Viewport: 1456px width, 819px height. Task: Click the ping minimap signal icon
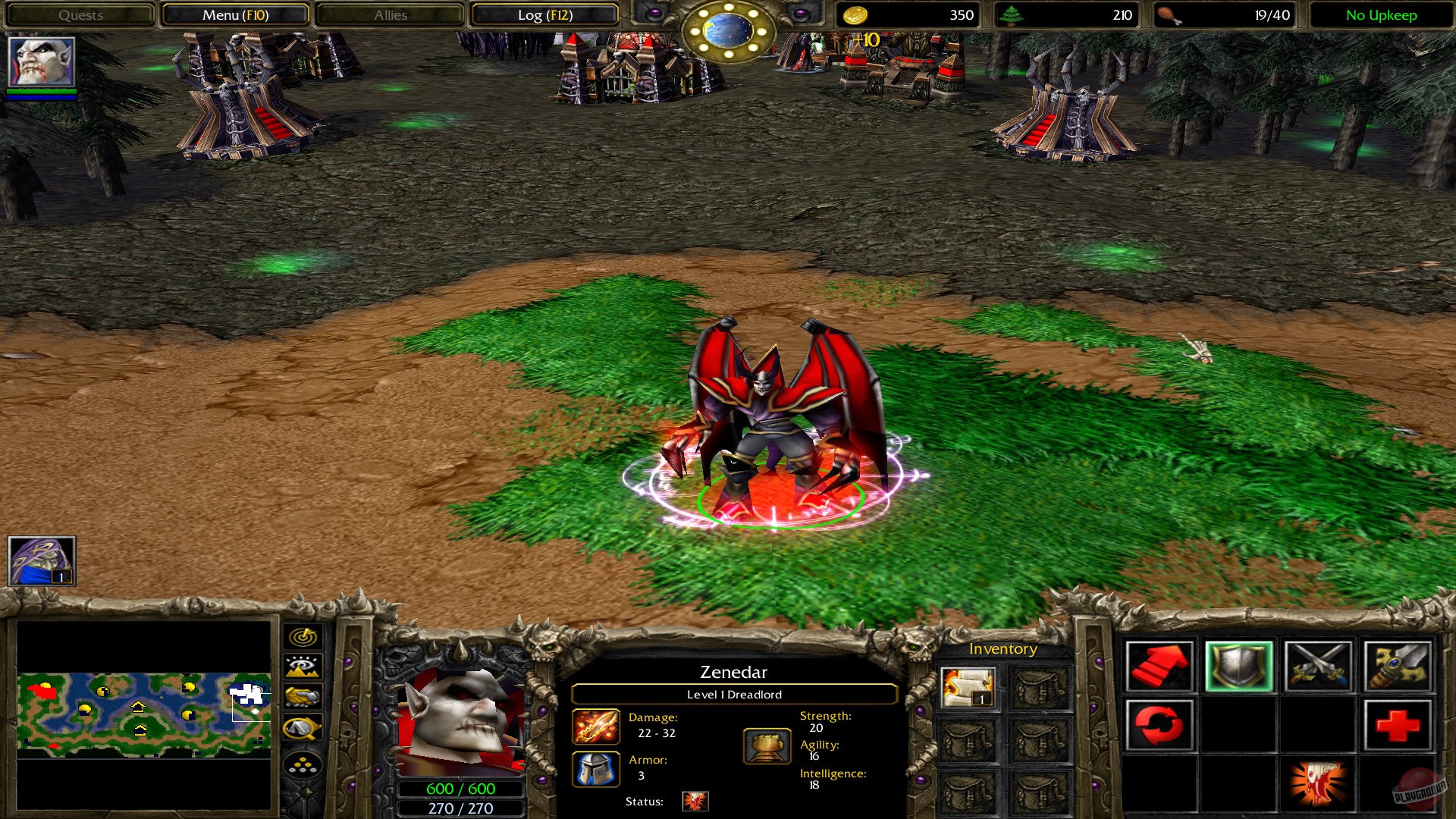pyautogui.click(x=303, y=637)
